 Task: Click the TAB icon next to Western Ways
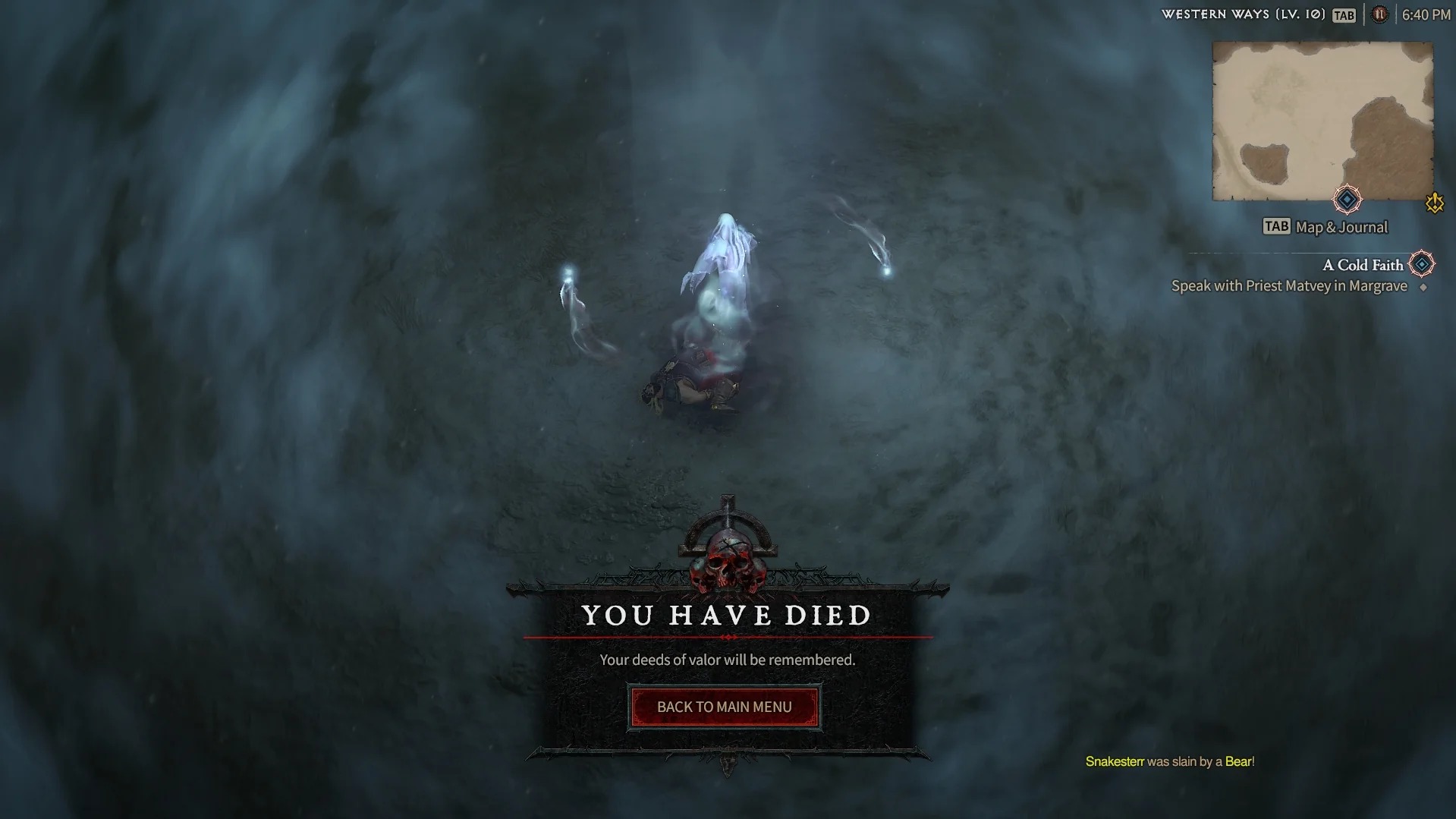pos(1343,14)
